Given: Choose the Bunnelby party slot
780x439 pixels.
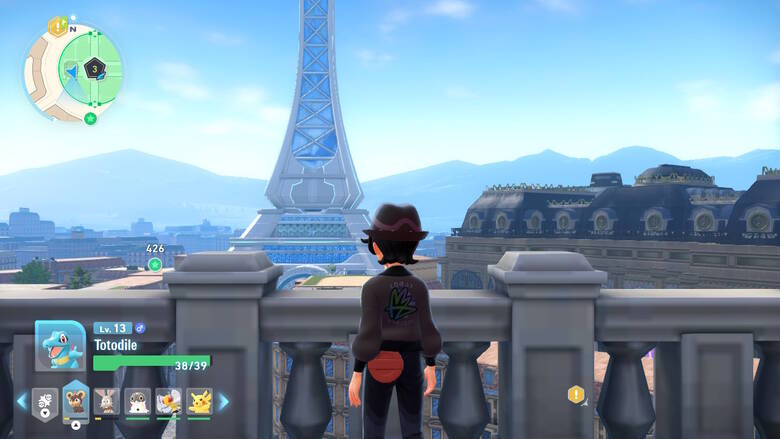Looking at the screenshot, I should click(x=107, y=401).
